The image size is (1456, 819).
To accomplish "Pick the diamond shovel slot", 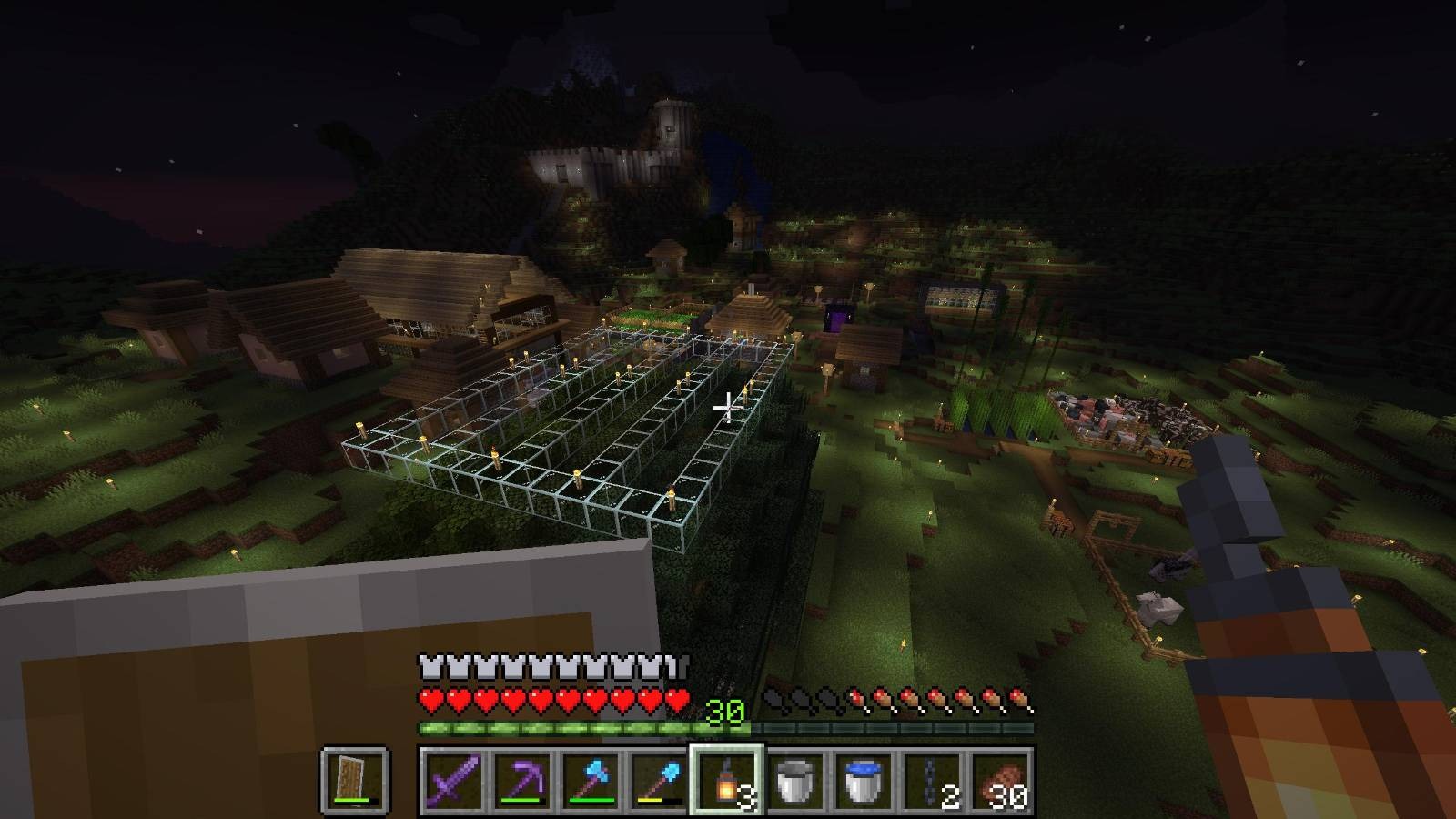I will click(x=657, y=780).
